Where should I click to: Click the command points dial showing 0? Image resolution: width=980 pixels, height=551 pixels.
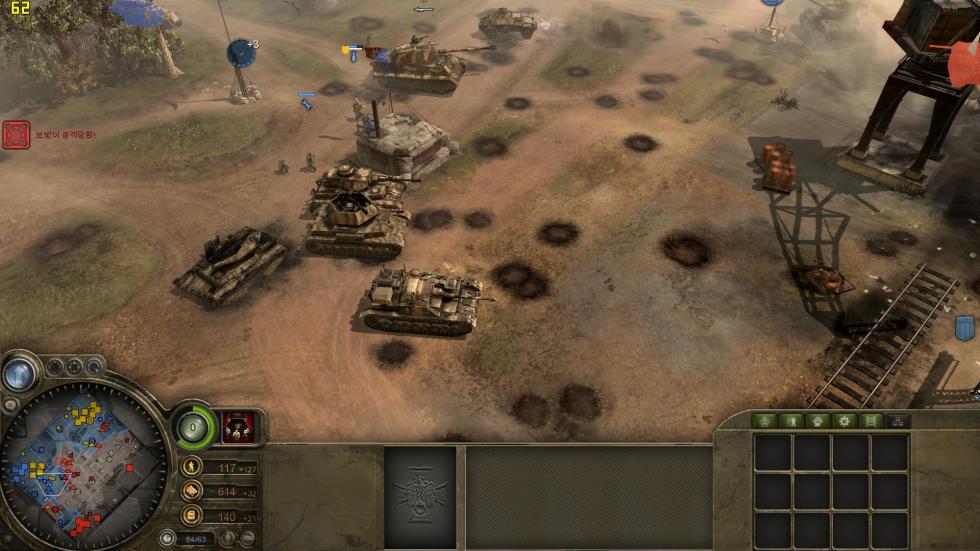193,429
